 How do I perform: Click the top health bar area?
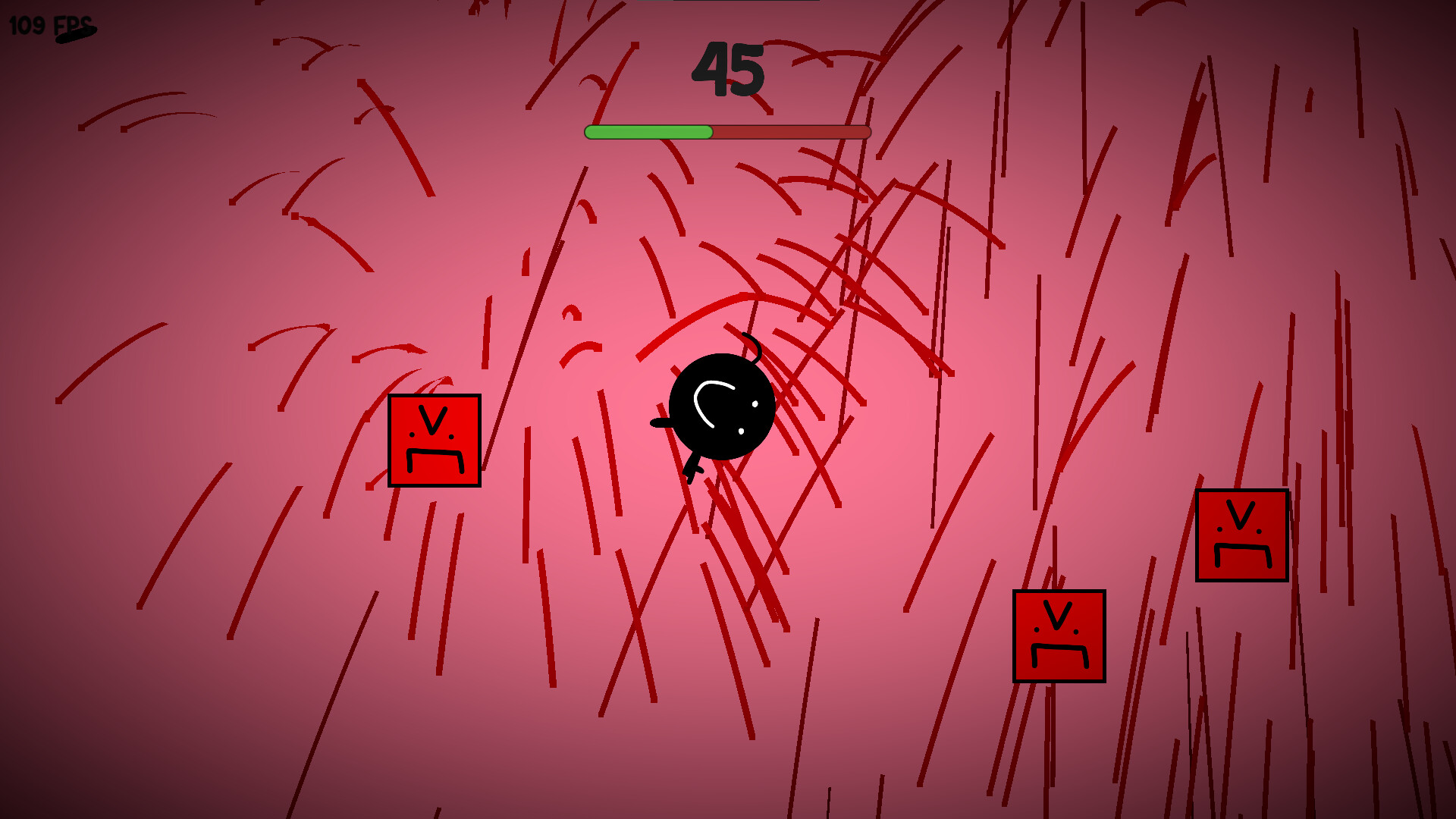click(726, 131)
